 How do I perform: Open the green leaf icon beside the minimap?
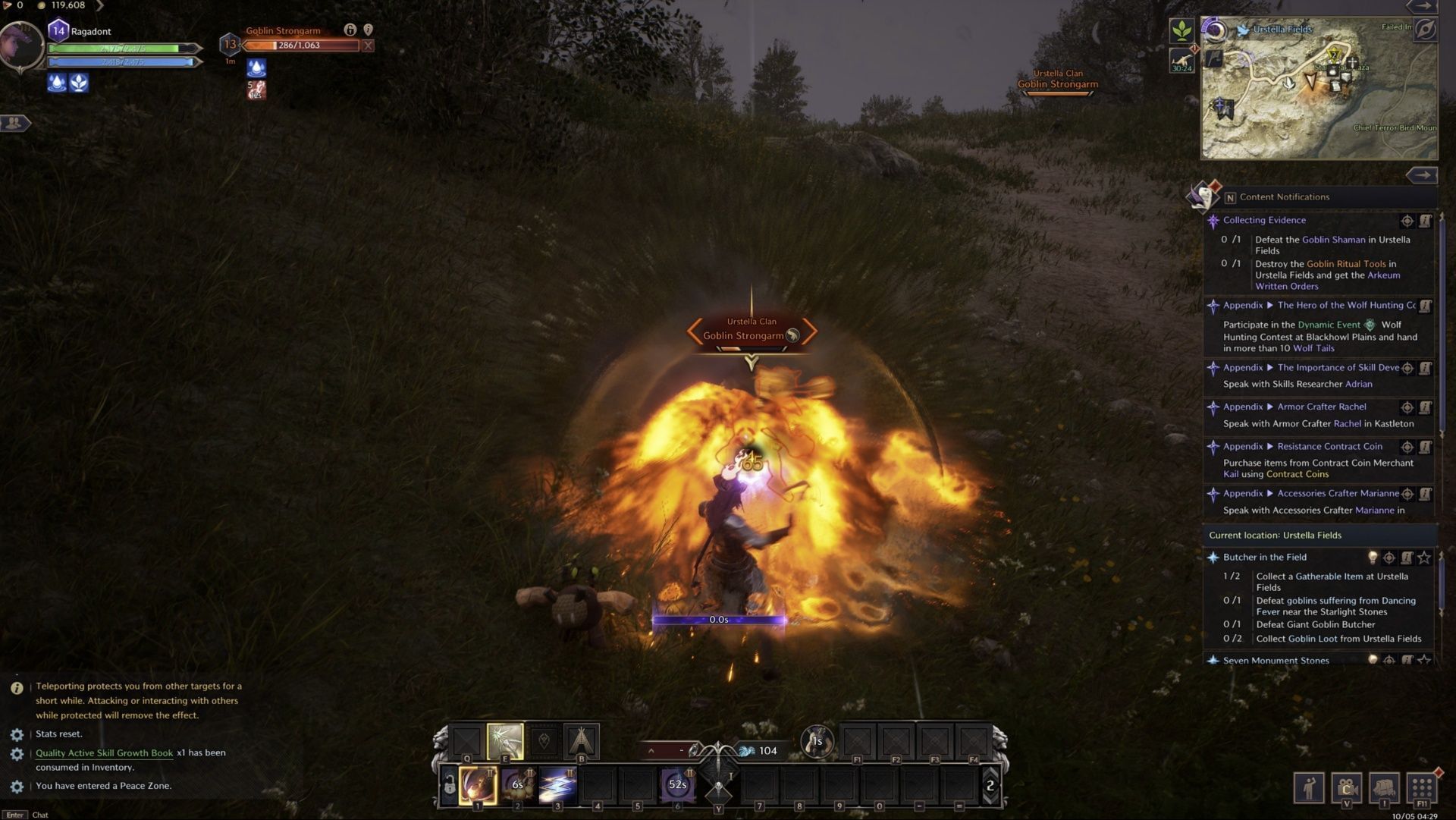pyautogui.click(x=1181, y=31)
